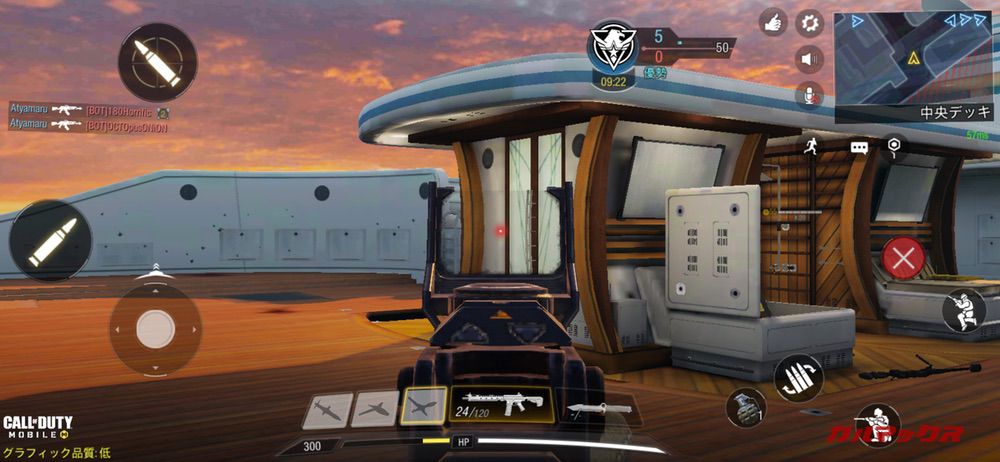
Task: Open the chat speech bubble
Action: click(x=860, y=147)
